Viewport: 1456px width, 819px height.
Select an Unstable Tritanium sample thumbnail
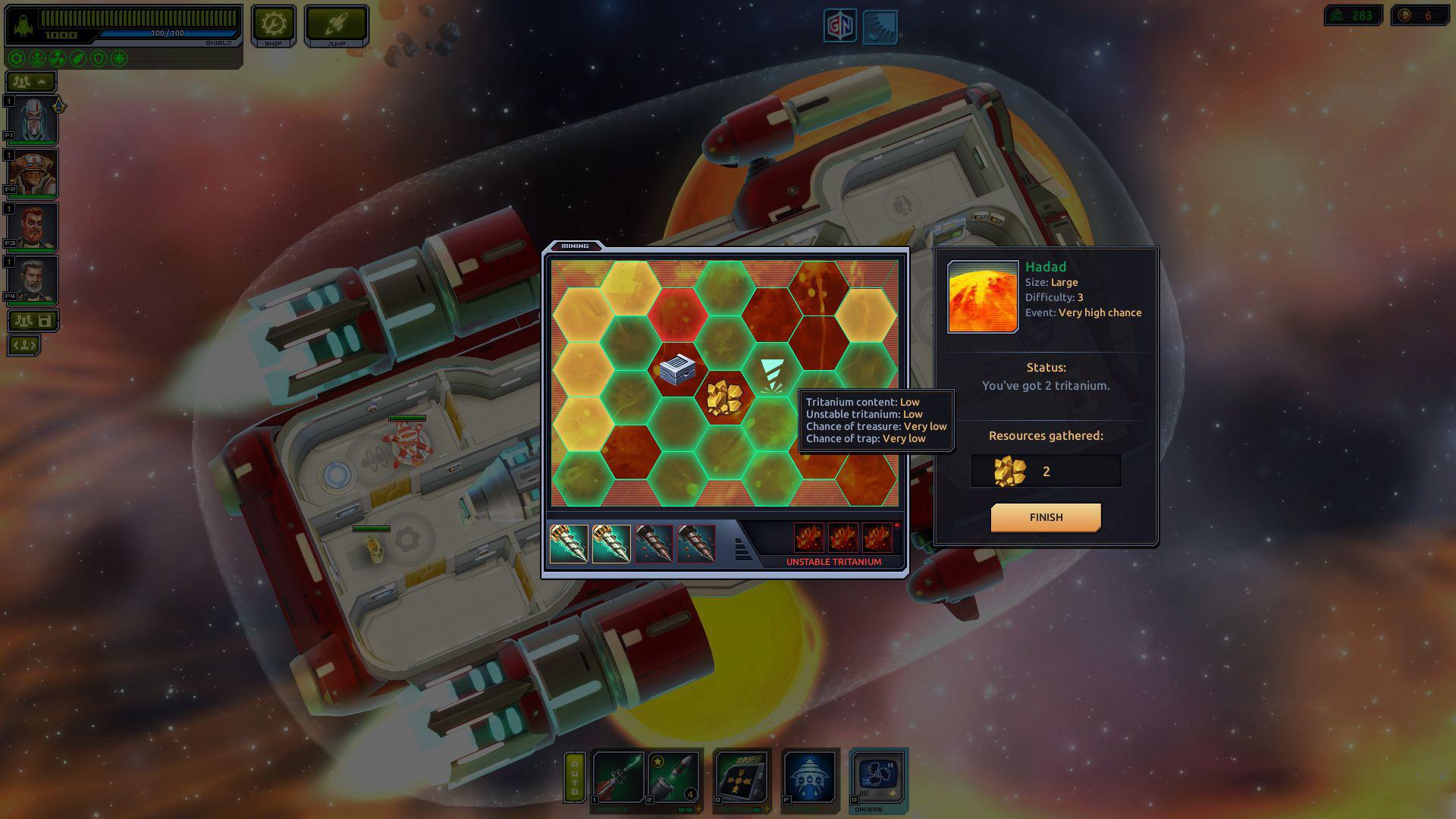click(808, 537)
